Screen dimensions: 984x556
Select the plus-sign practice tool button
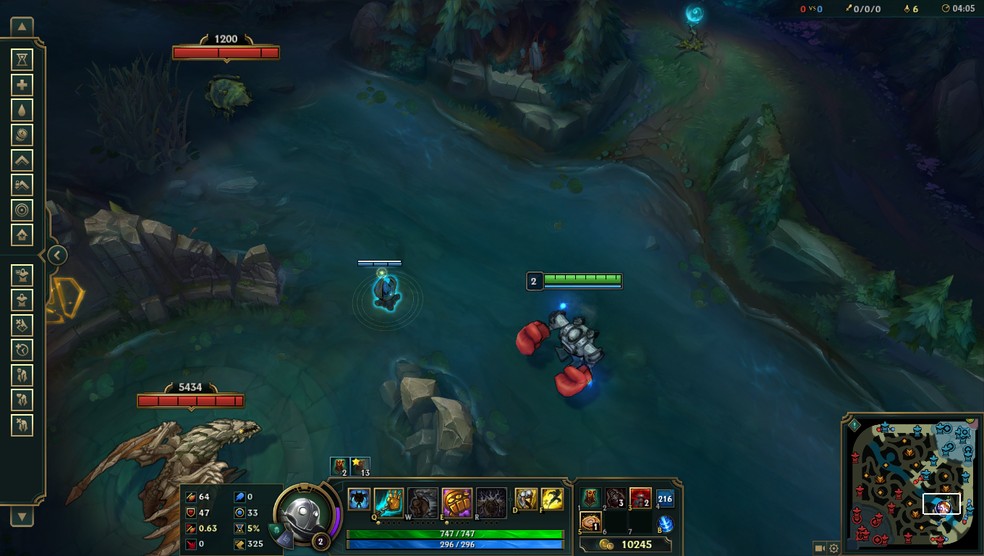point(22,85)
